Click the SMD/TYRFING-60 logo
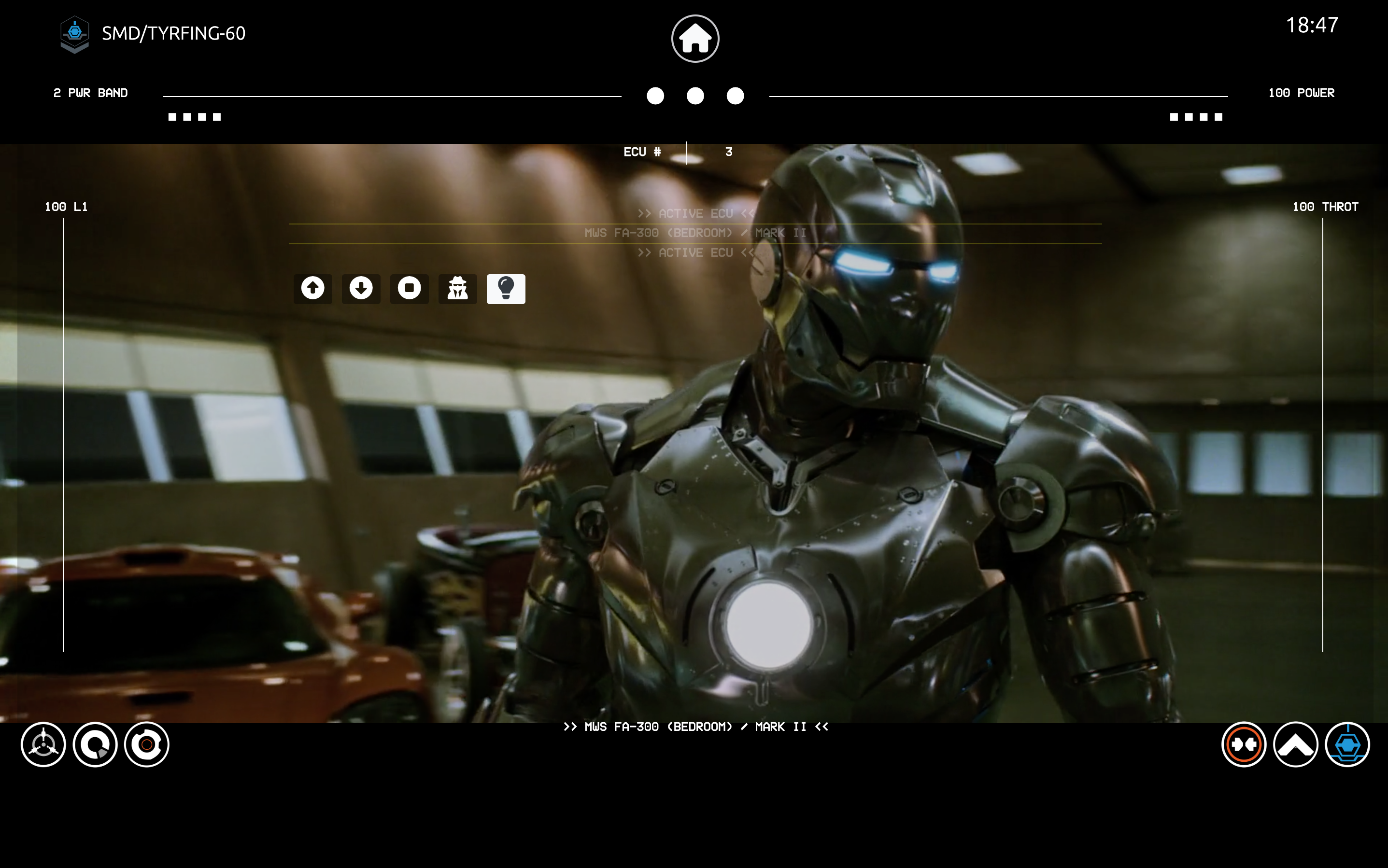The height and width of the screenshot is (868, 1388). click(75, 34)
